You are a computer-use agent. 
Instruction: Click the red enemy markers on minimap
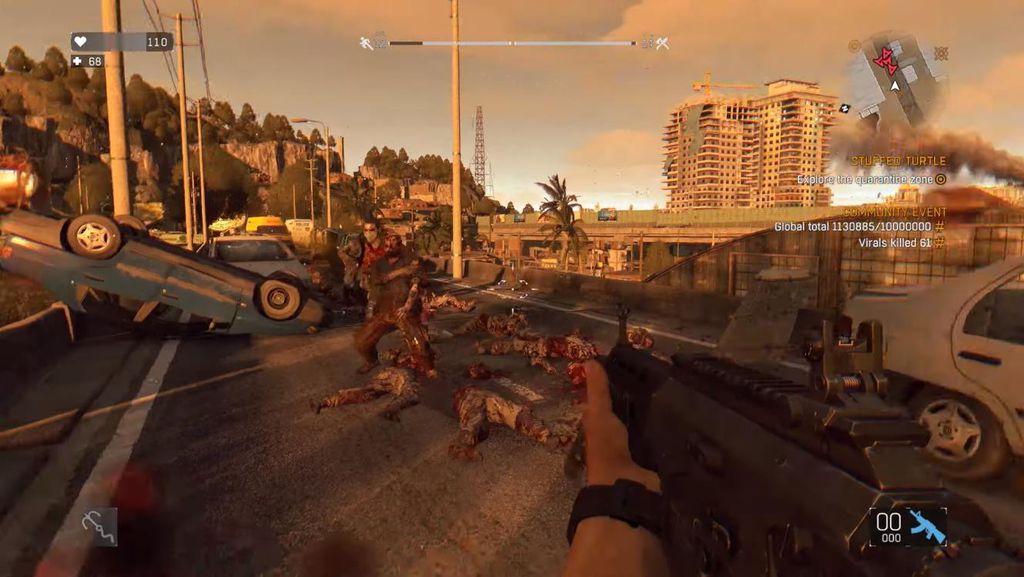886,62
